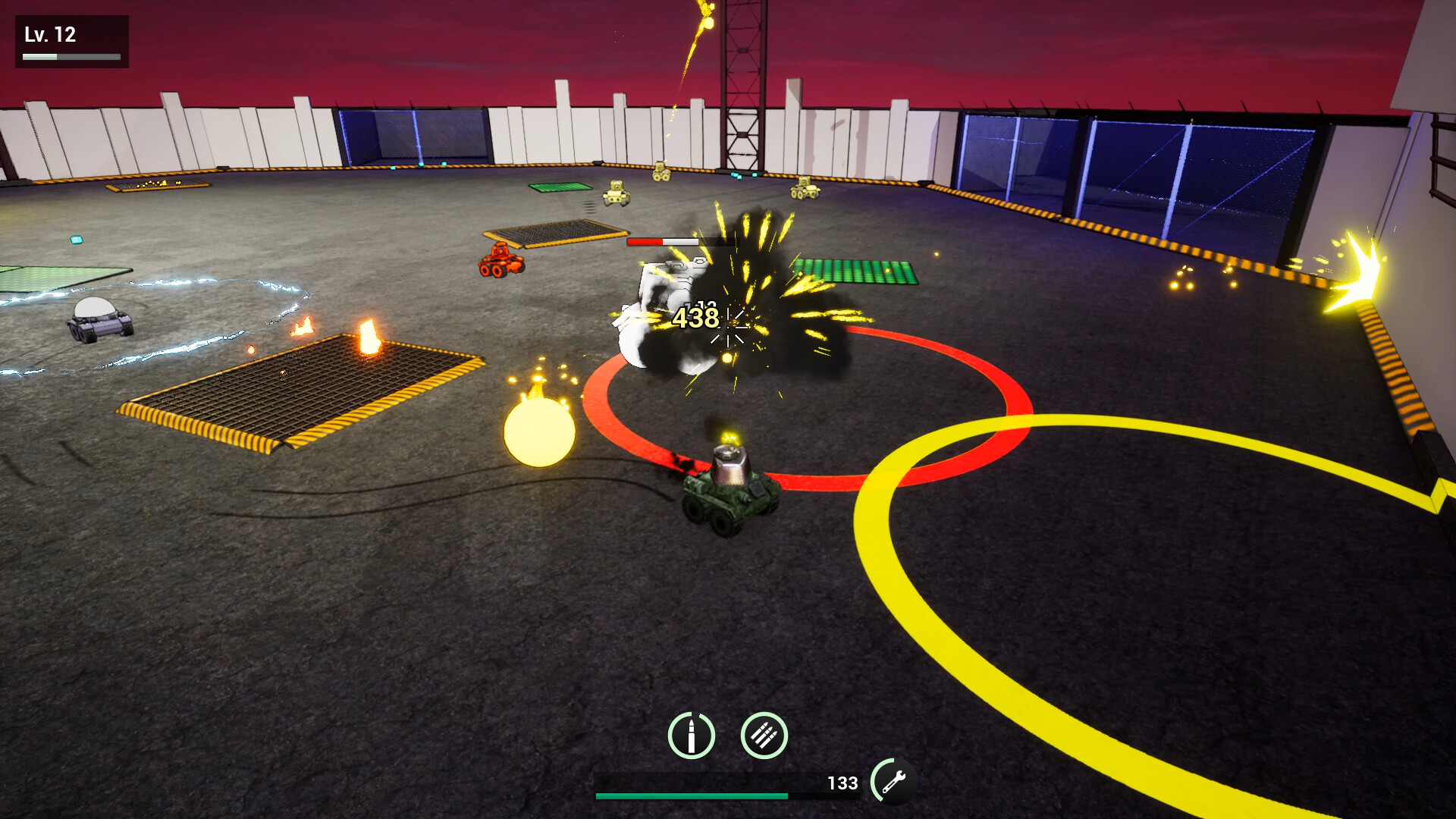Click the Lv. 12 level indicator
Viewport: 1456px width, 819px height.
coord(50,33)
